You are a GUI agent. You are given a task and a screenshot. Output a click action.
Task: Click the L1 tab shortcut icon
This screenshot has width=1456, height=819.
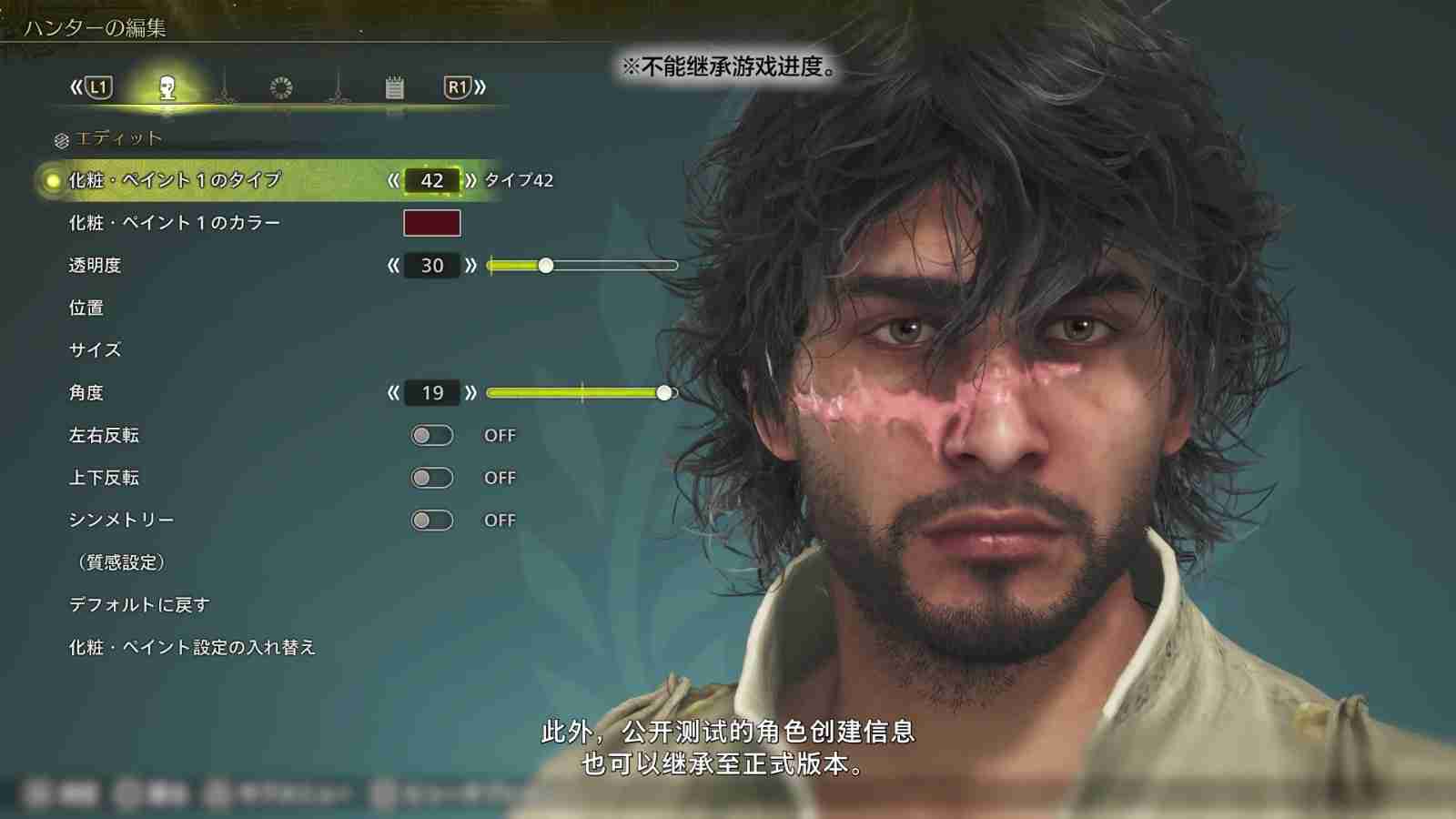pos(99,87)
